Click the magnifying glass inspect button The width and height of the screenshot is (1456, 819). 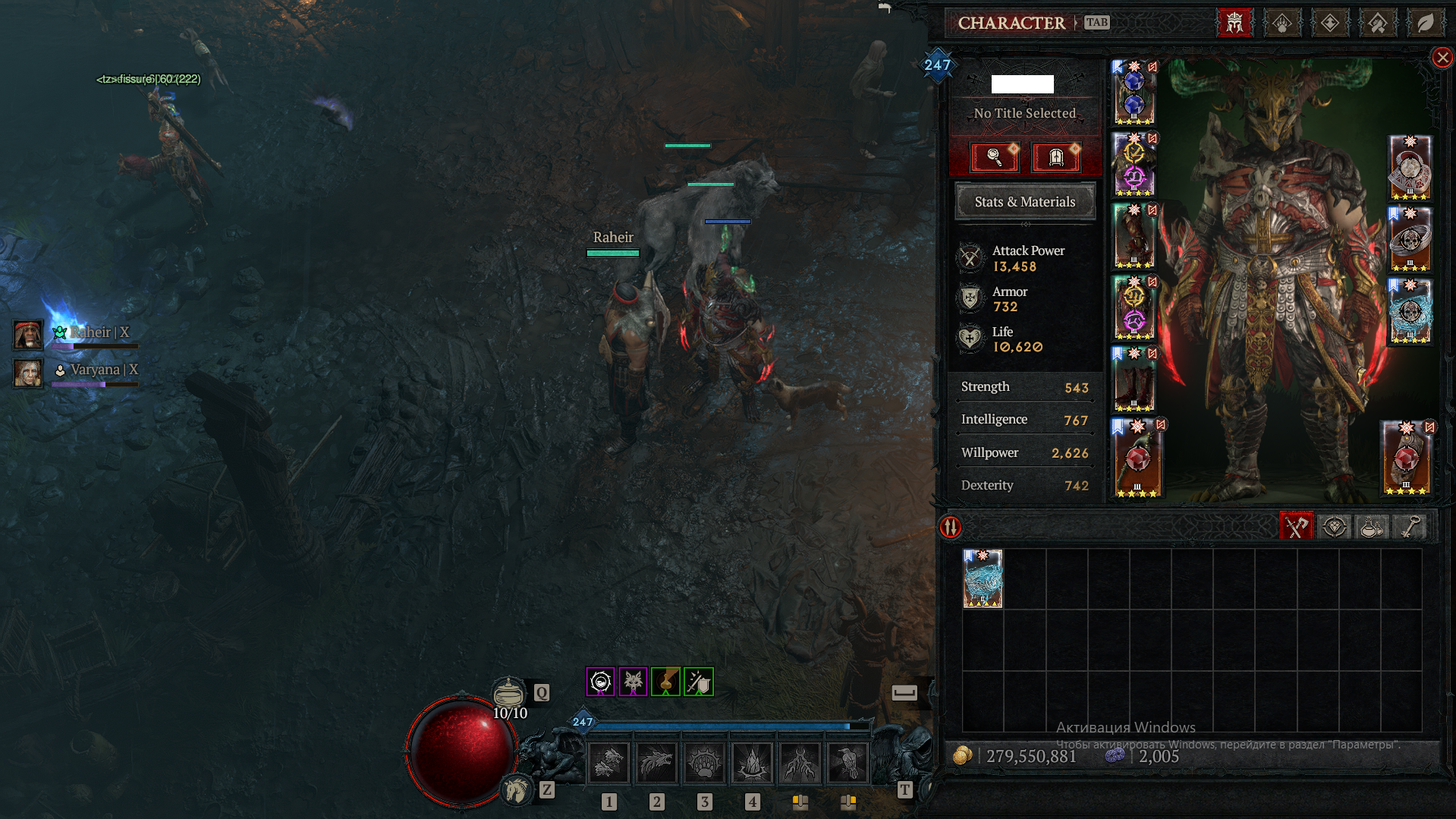995,157
